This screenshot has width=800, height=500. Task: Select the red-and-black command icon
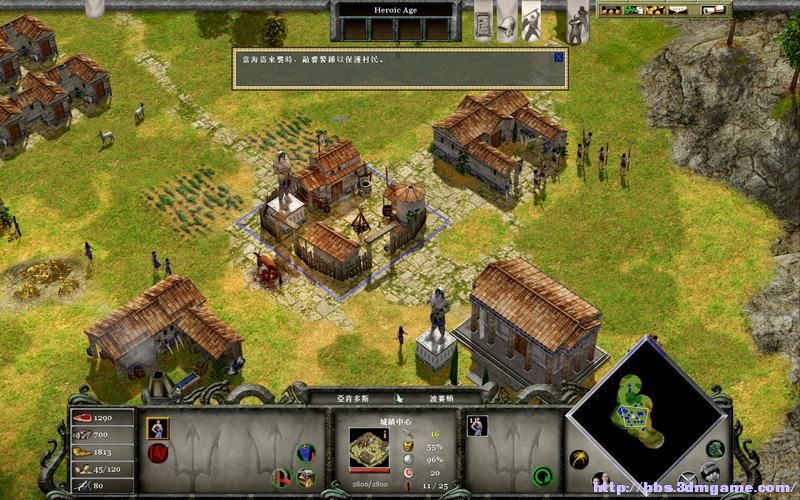pyautogui.click(x=283, y=476)
